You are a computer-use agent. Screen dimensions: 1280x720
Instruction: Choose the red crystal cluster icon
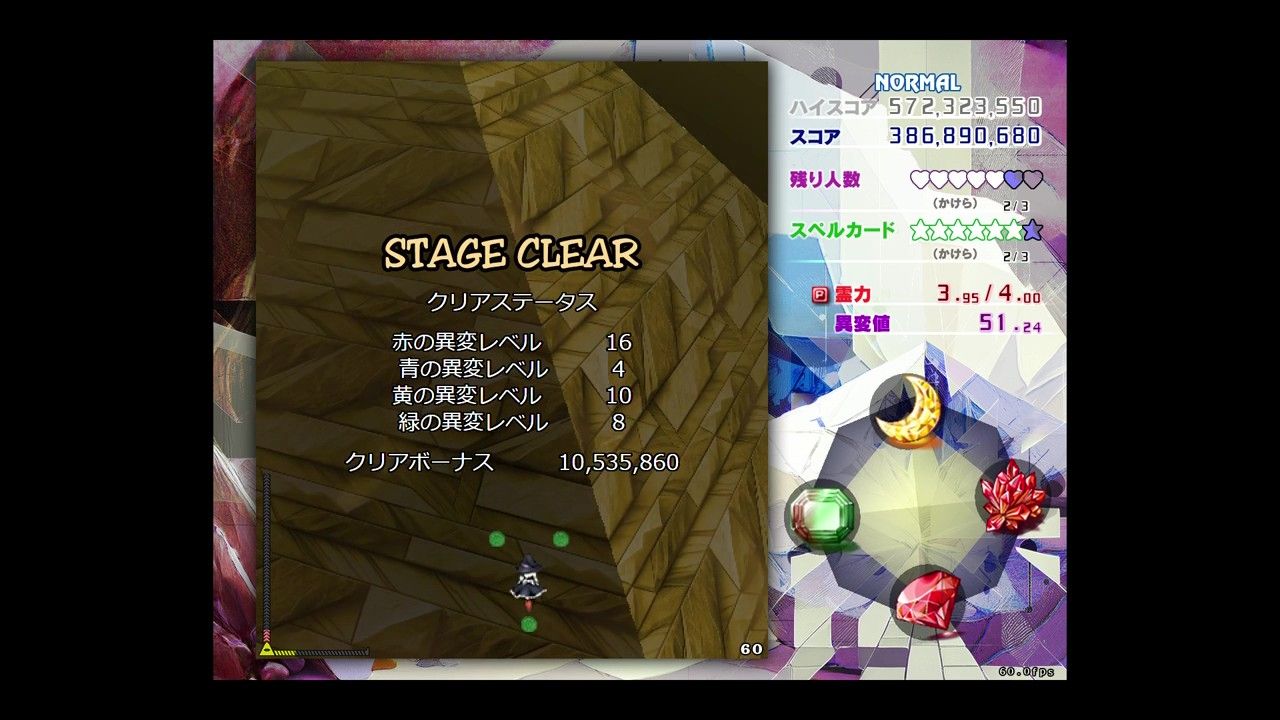coord(1012,496)
